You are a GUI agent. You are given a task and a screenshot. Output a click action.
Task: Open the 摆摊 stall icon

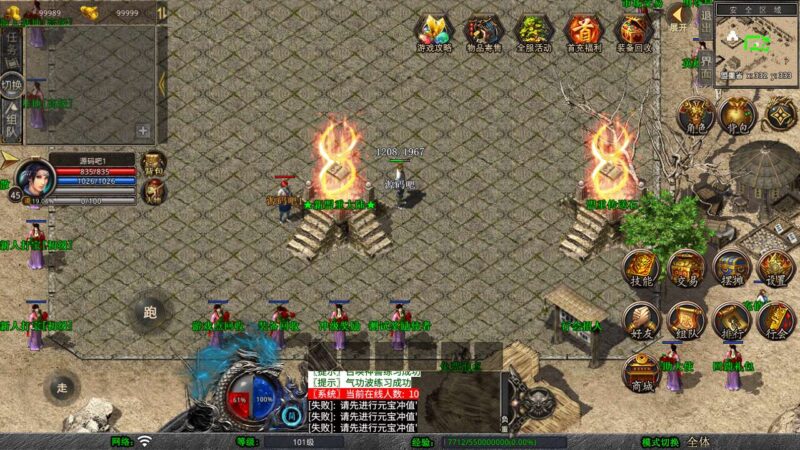pos(731,269)
